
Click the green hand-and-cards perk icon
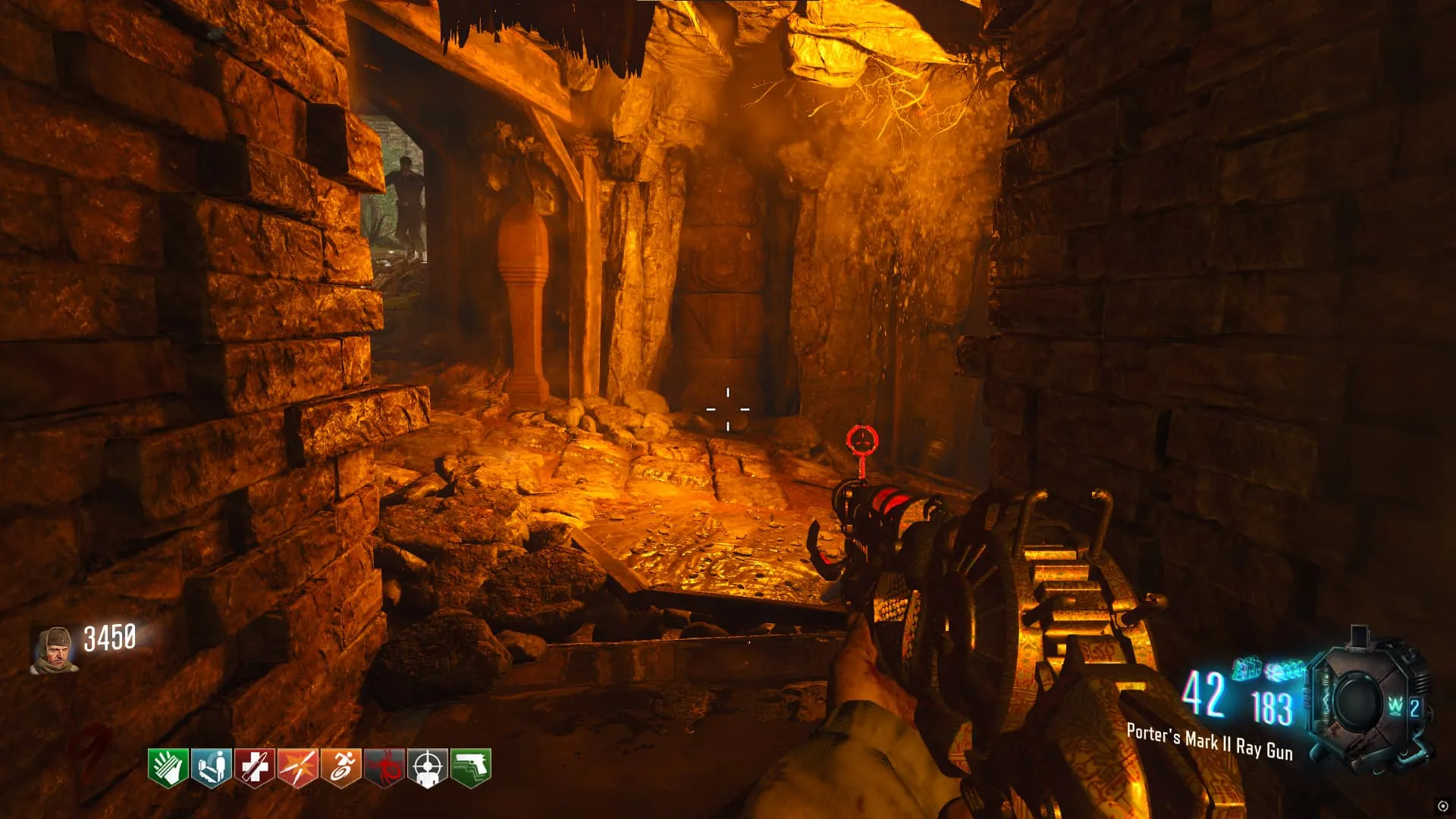168,767
